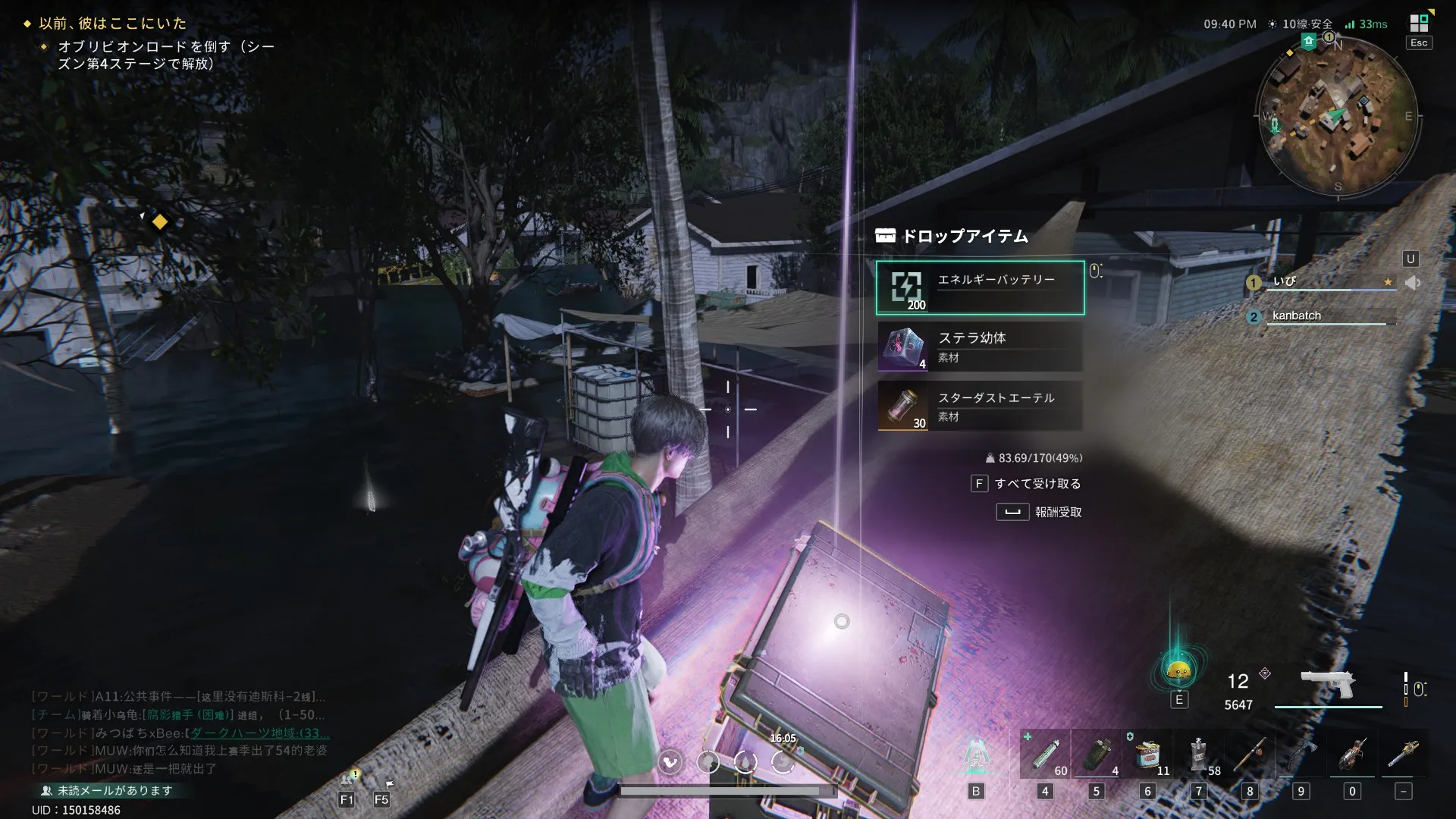
Task: Open the quest tracker 以前、彼はここにいた
Action: click(x=112, y=24)
